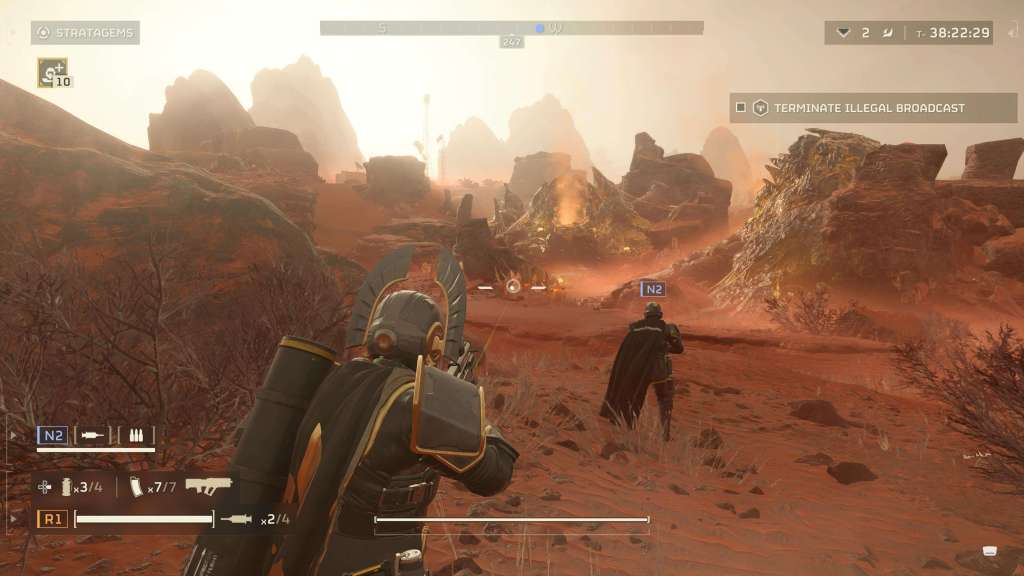Open the chat icon in the corner

coord(991,551)
